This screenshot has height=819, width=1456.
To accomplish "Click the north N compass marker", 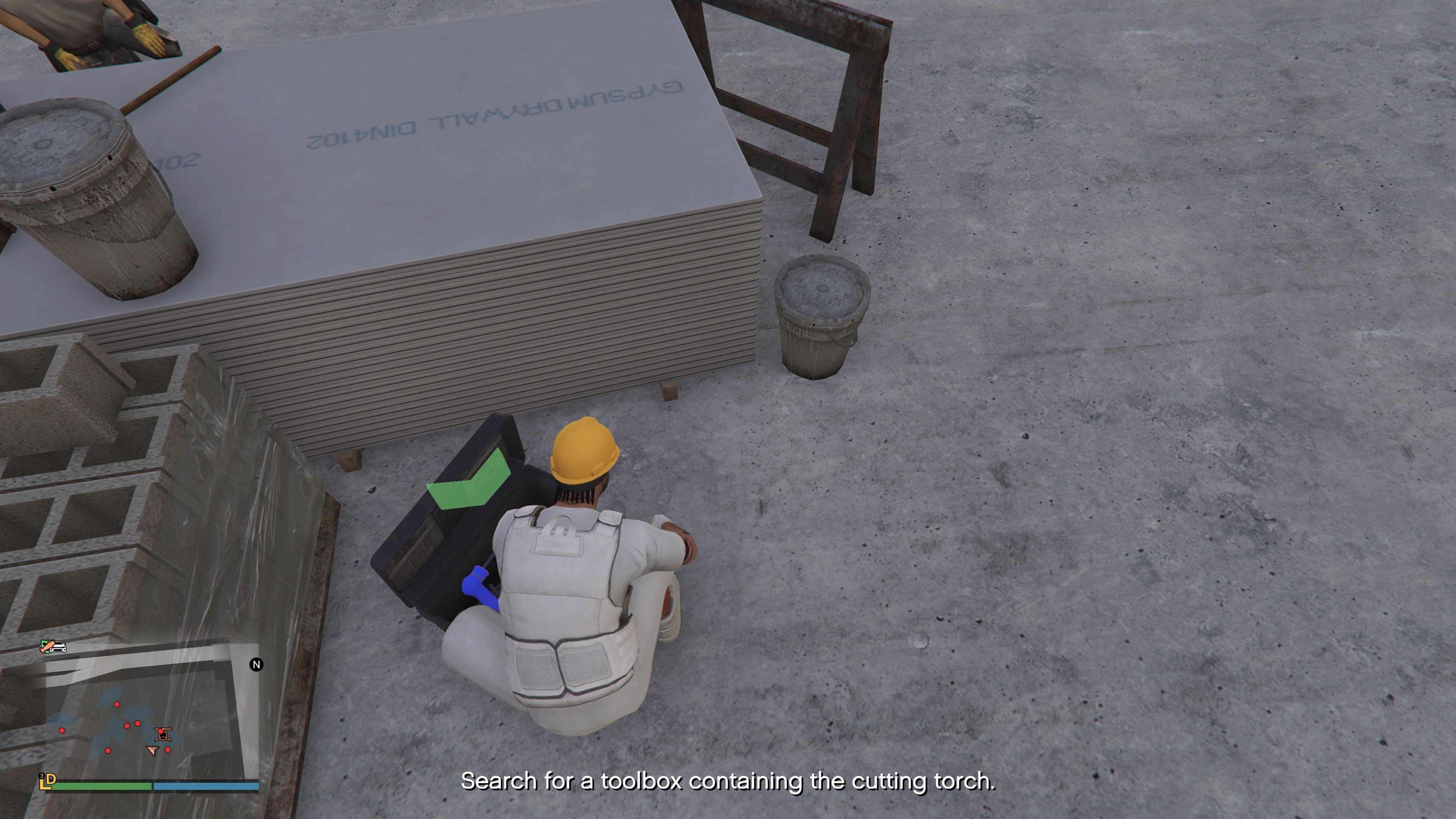I will click(x=256, y=665).
